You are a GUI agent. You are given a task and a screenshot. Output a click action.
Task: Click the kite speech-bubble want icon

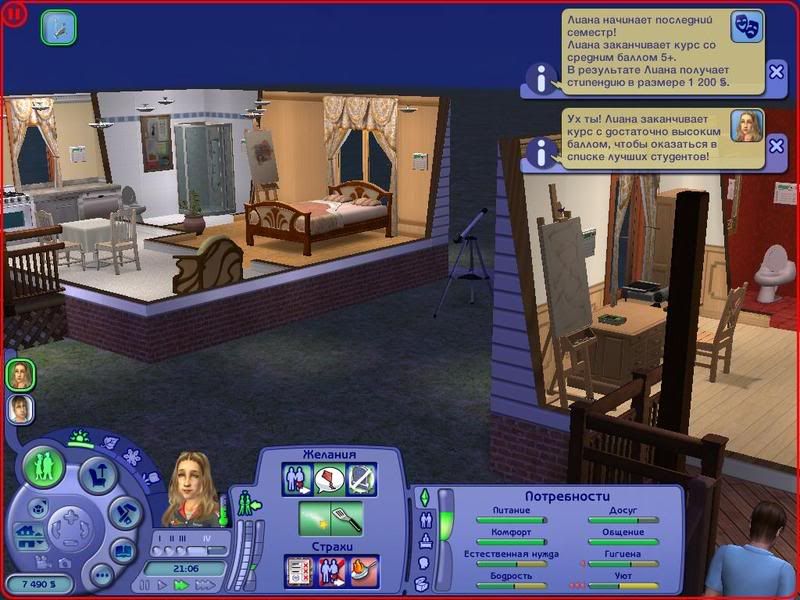pyautogui.click(x=330, y=480)
